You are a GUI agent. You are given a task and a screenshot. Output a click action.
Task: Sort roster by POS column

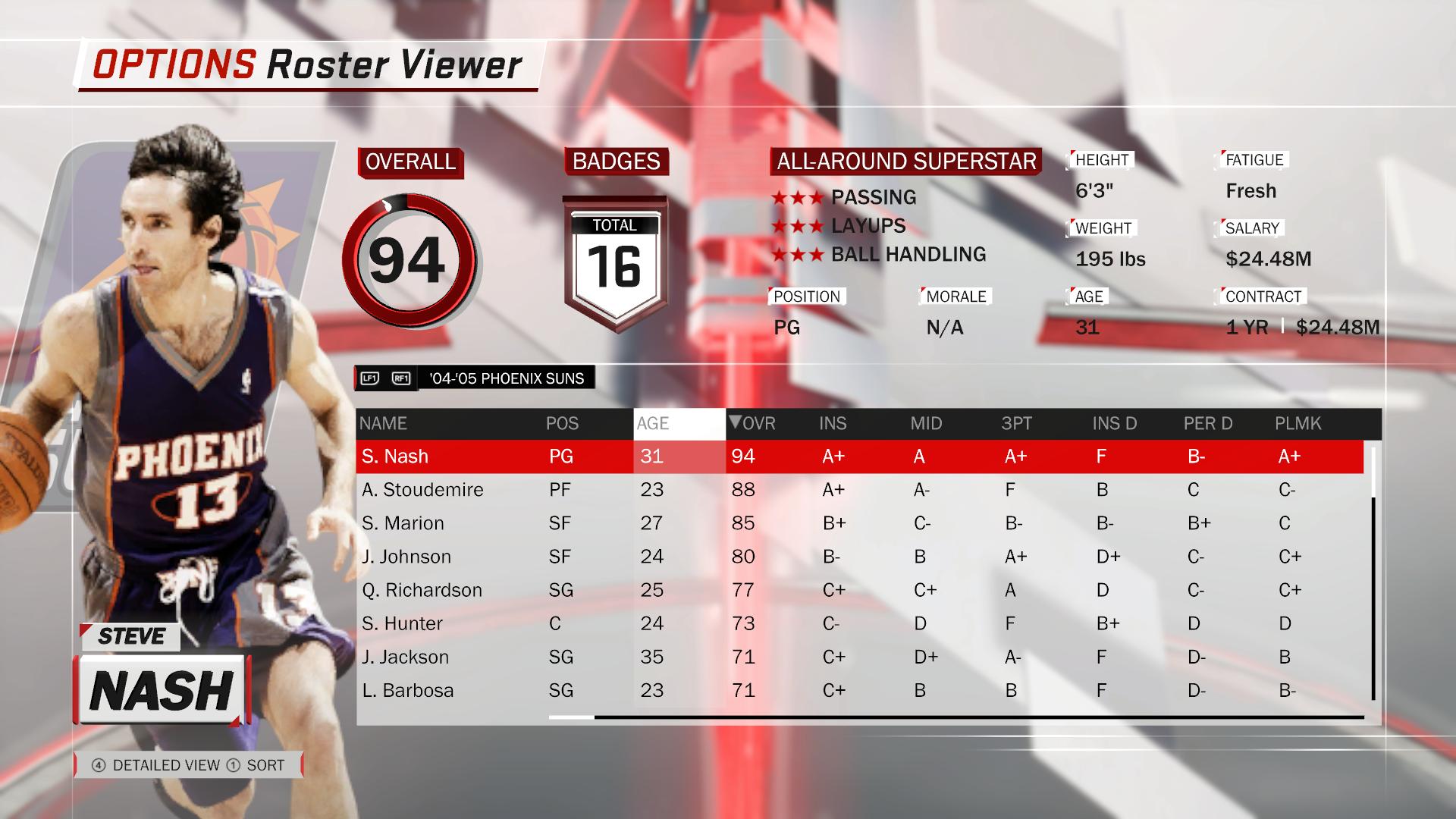(x=562, y=424)
